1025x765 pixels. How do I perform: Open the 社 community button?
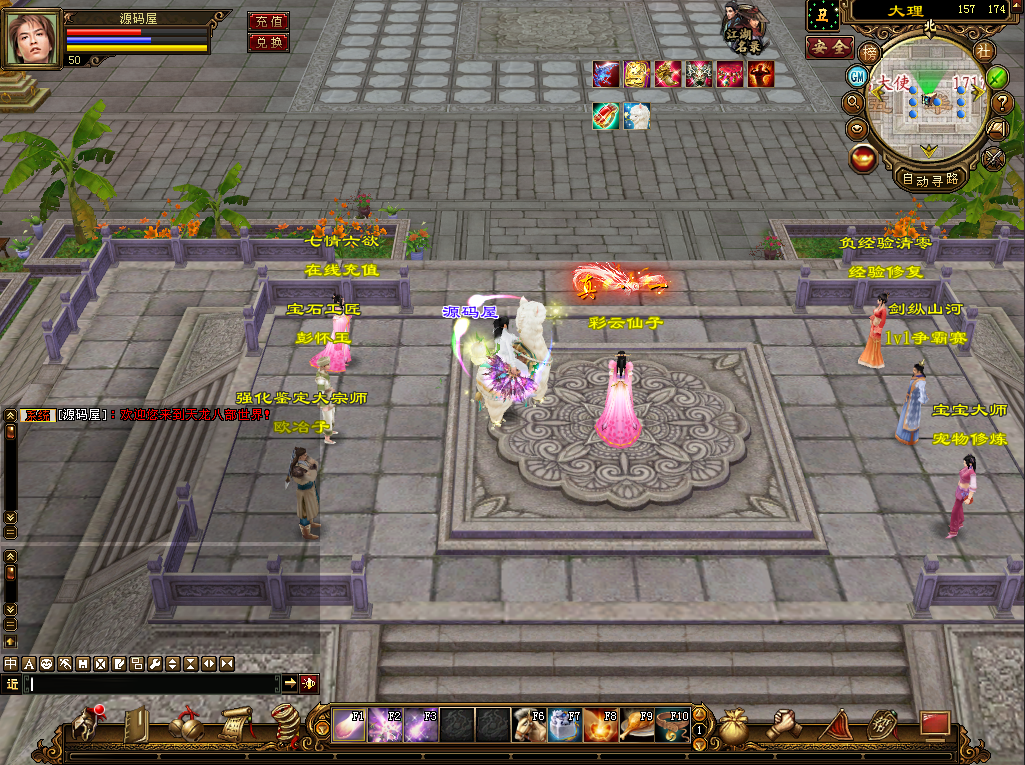tap(983, 50)
